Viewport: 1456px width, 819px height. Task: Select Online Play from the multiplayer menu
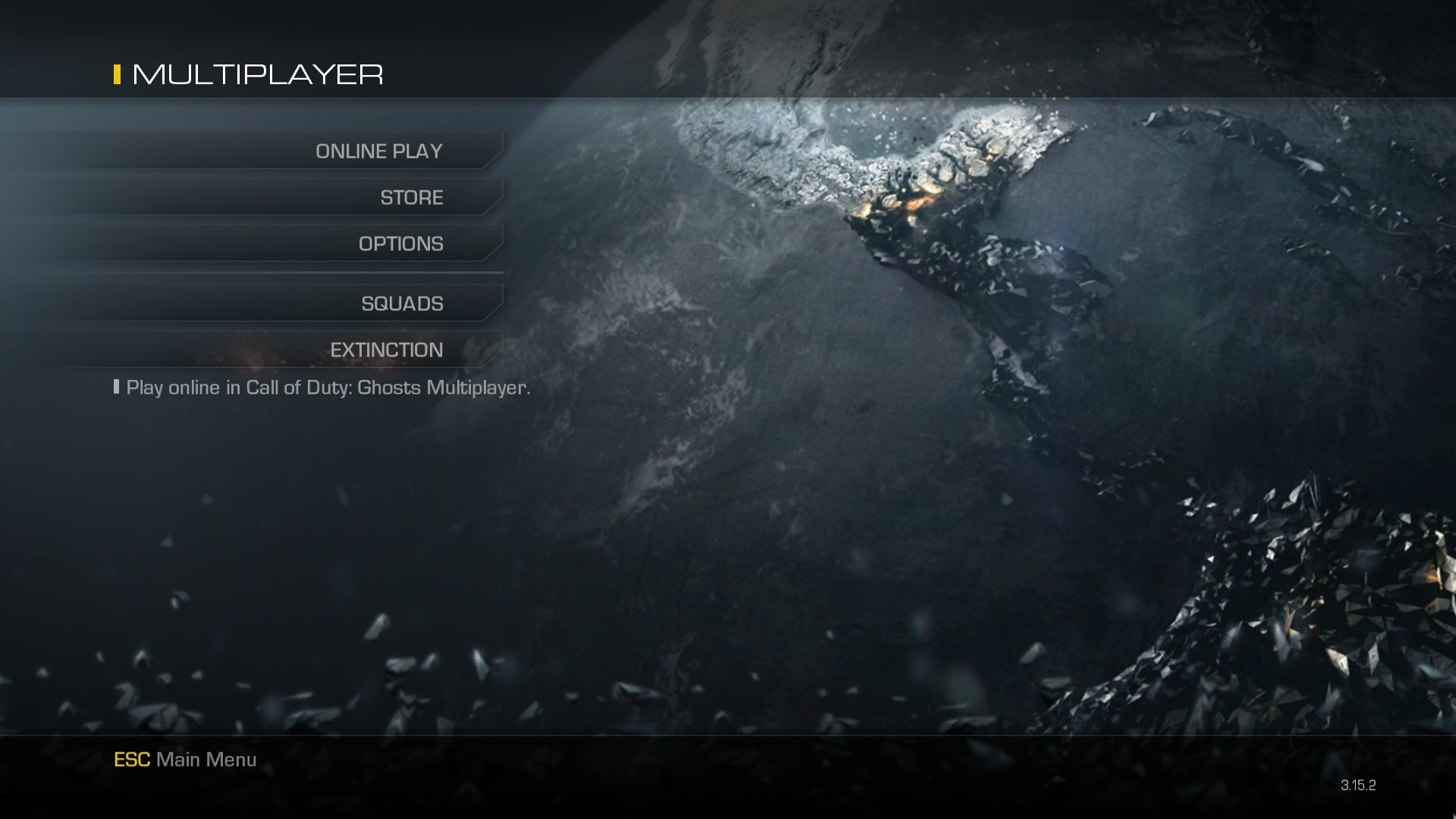378,152
